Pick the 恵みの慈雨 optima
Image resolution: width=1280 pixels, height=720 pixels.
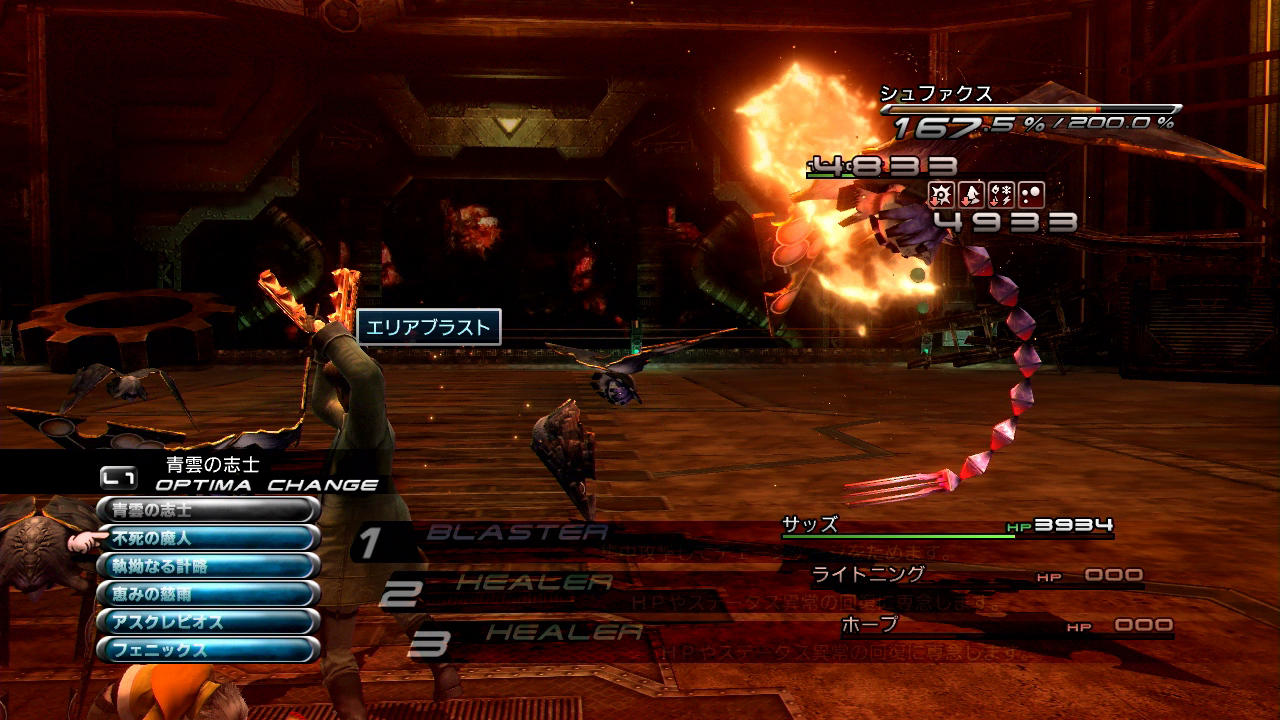pos(208,594)
